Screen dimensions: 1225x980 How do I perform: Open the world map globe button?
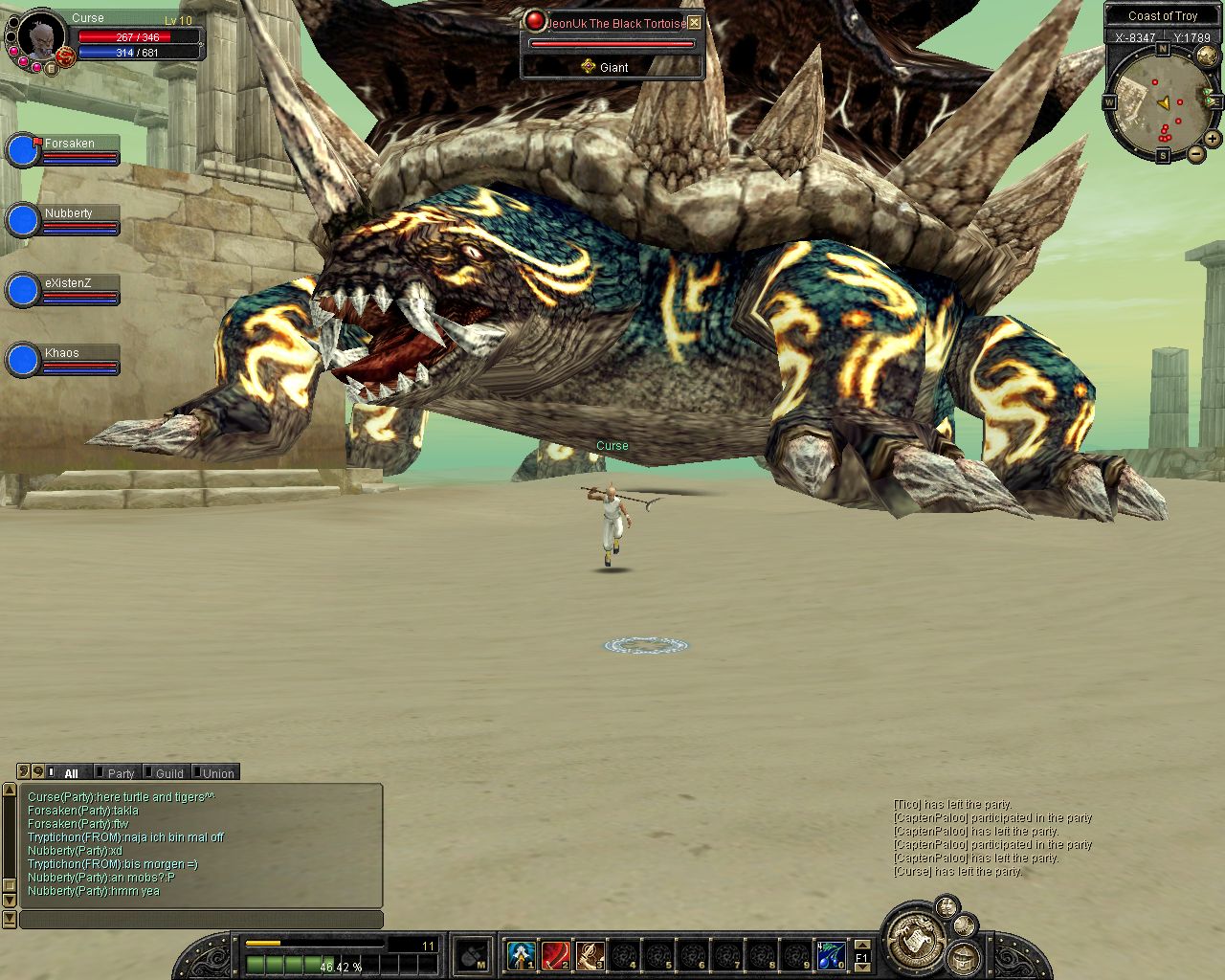point(1207,57)
